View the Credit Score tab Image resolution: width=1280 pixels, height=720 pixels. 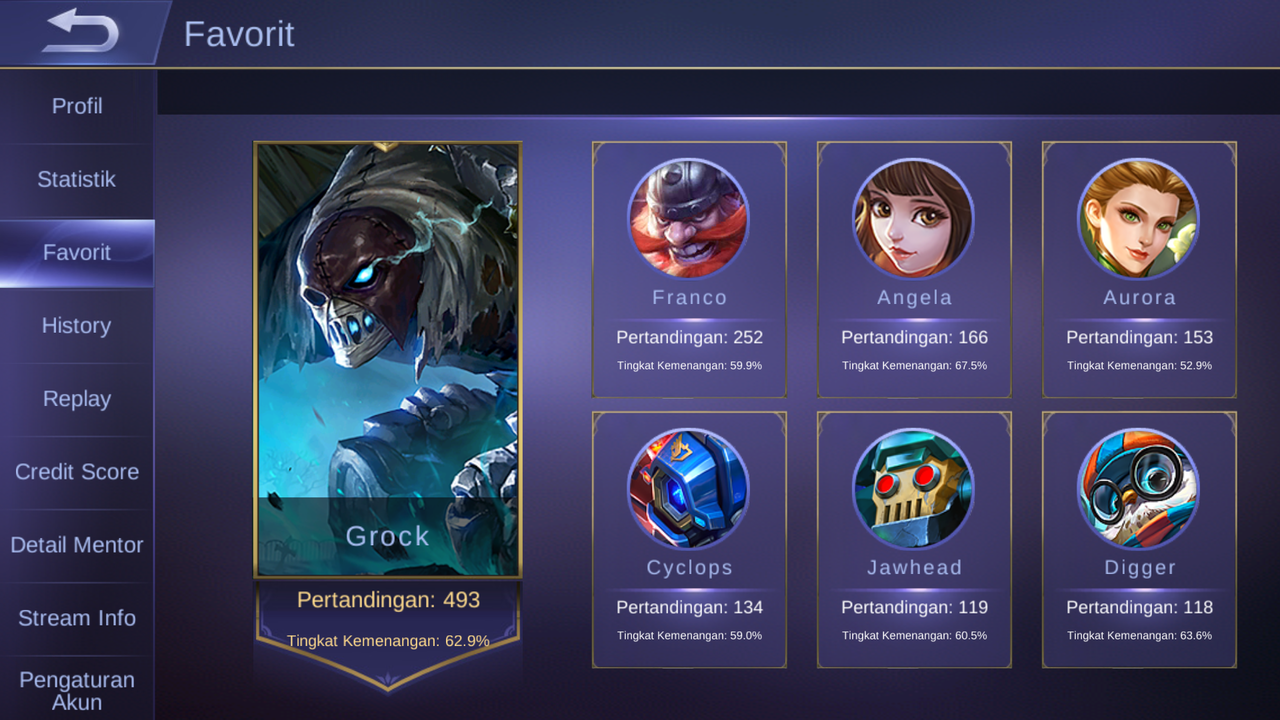tap(77, 472)
